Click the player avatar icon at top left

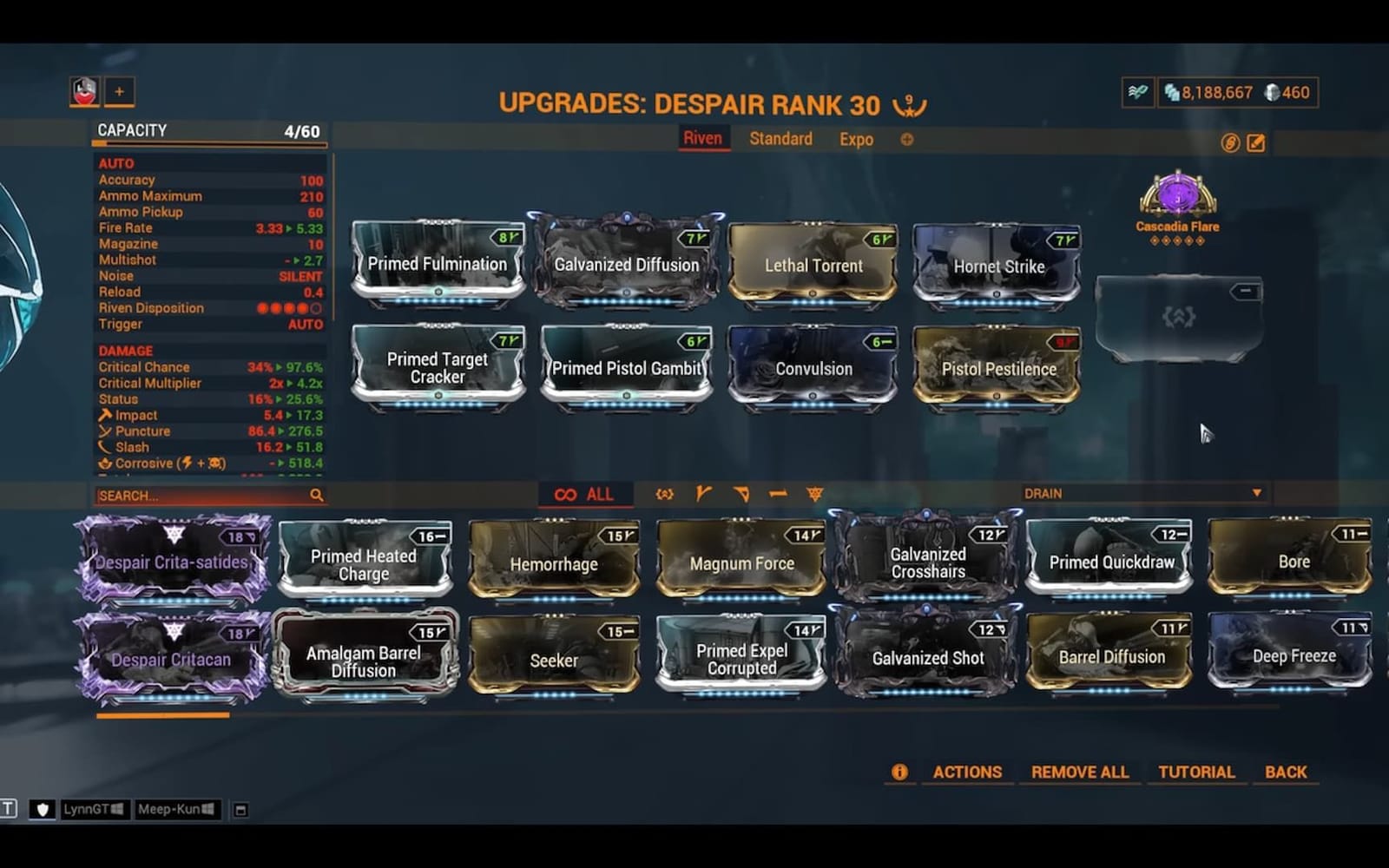(x=84, y=90)
